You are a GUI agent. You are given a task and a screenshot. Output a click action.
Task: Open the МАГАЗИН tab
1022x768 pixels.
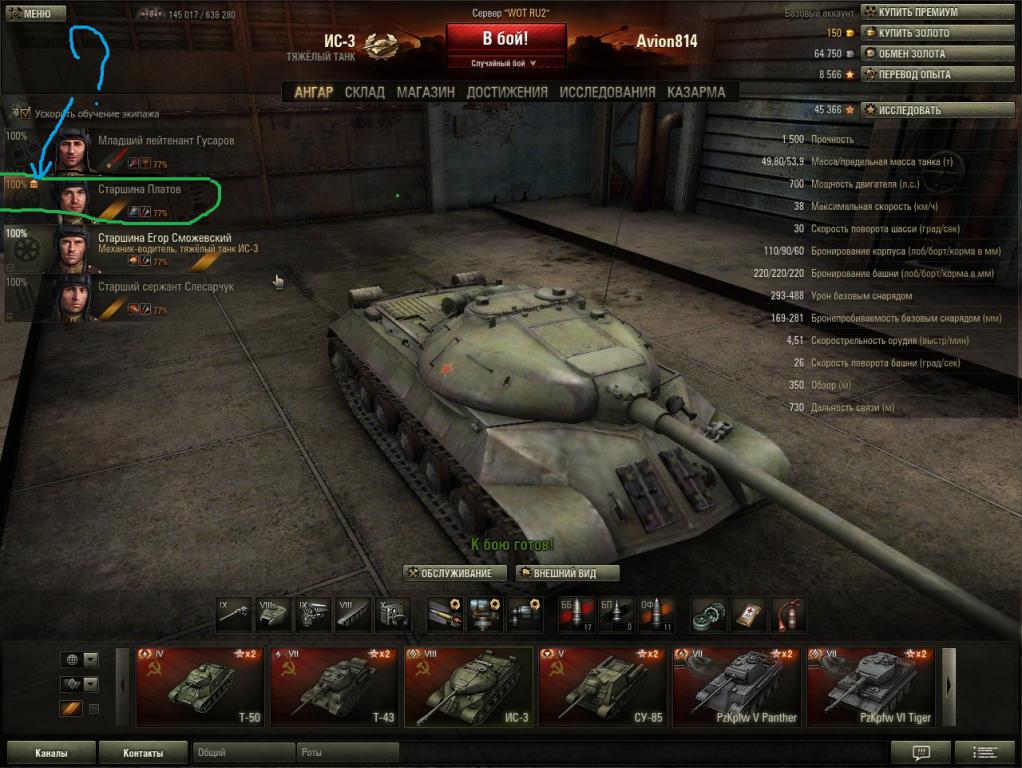[x=425, y=92]
